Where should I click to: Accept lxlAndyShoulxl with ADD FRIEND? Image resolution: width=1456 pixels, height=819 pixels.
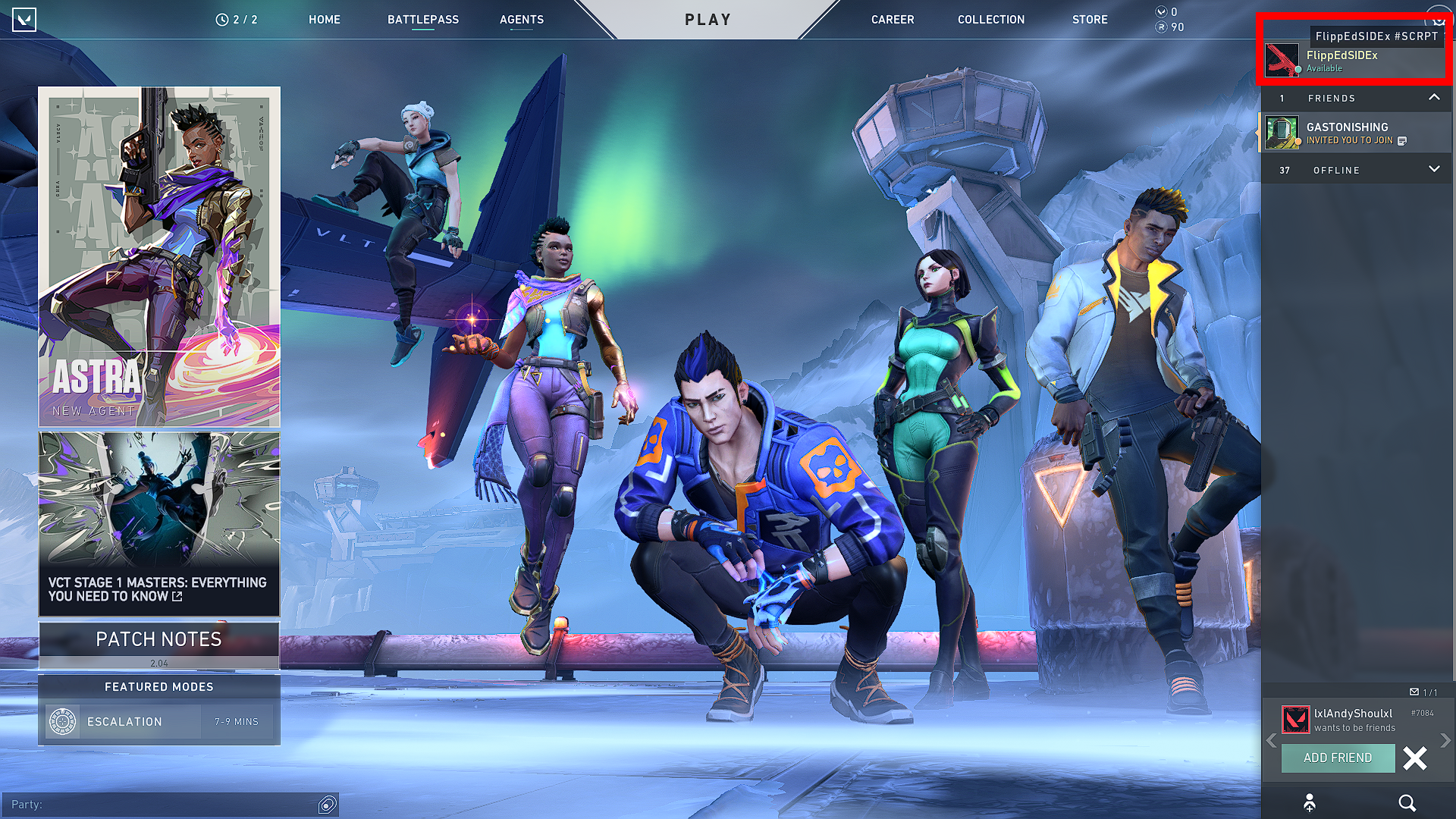1337,758
